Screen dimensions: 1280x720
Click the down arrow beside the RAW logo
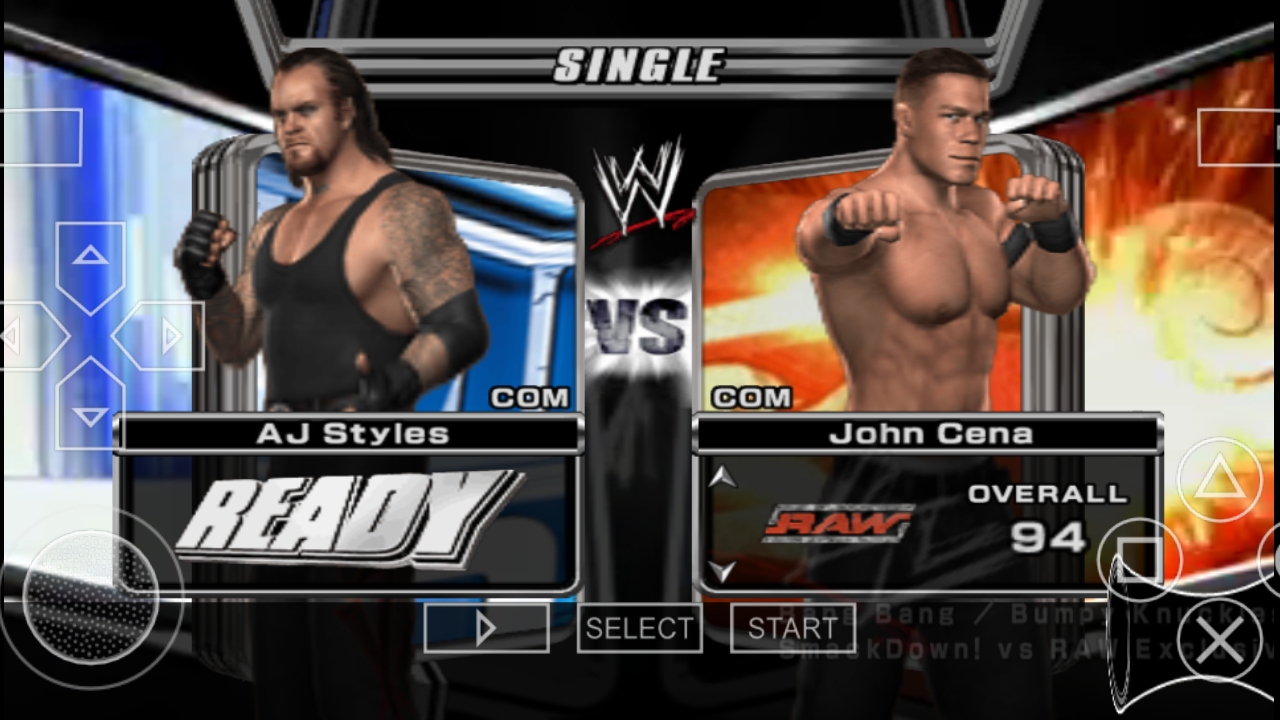pos(722,572)
